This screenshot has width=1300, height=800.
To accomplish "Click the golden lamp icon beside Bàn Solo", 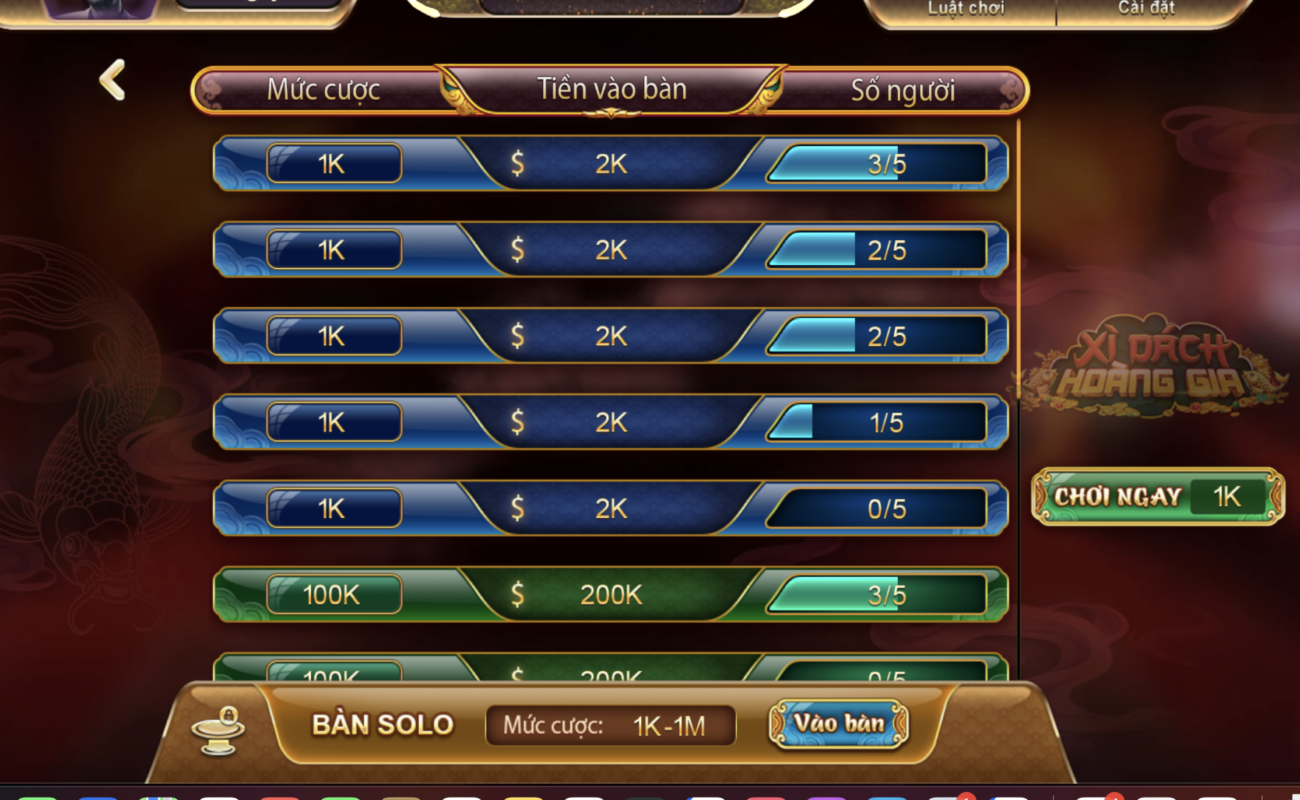I will pos(219,729).
